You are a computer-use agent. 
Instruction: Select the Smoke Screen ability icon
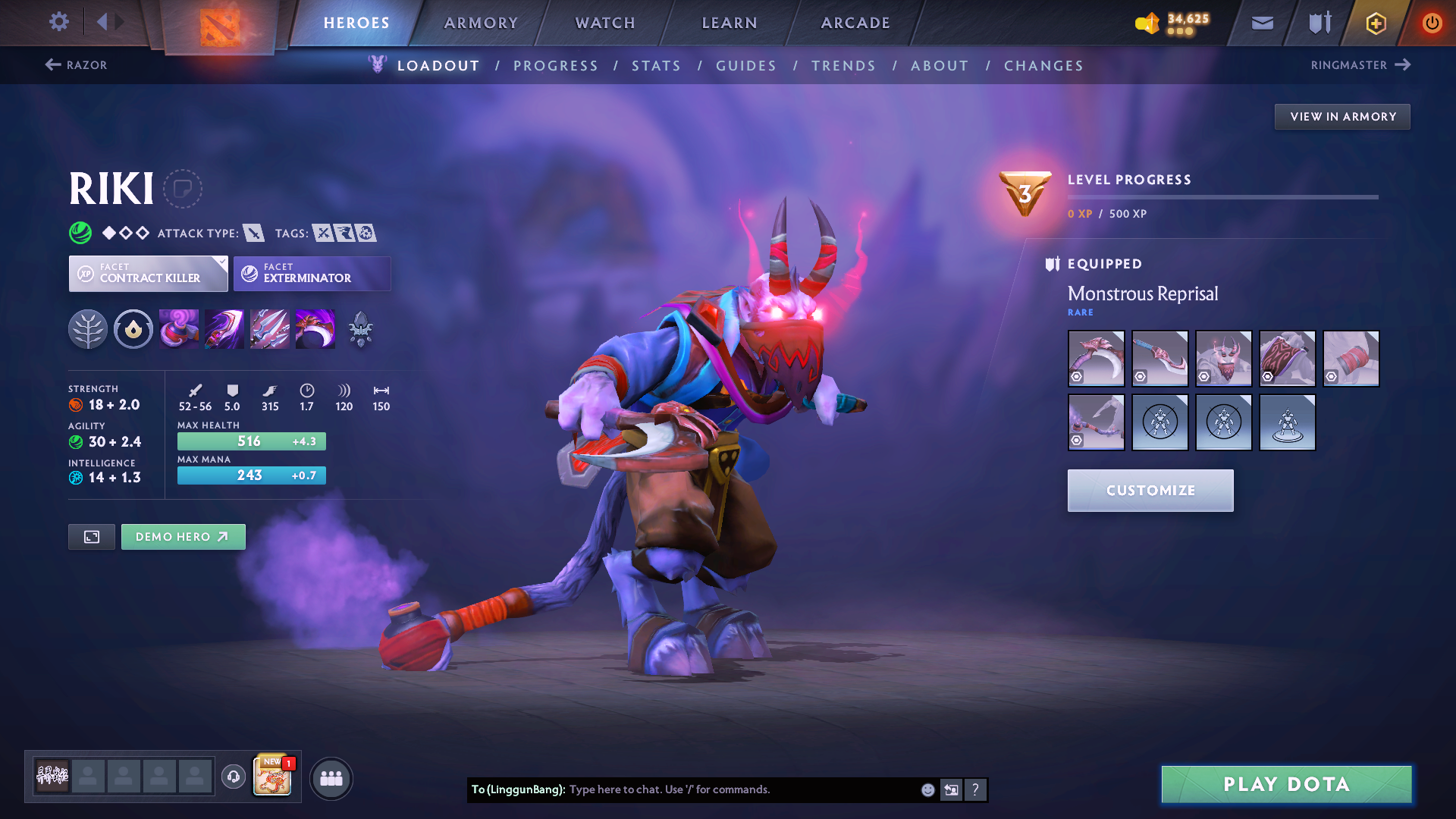(x=179, y=328)
